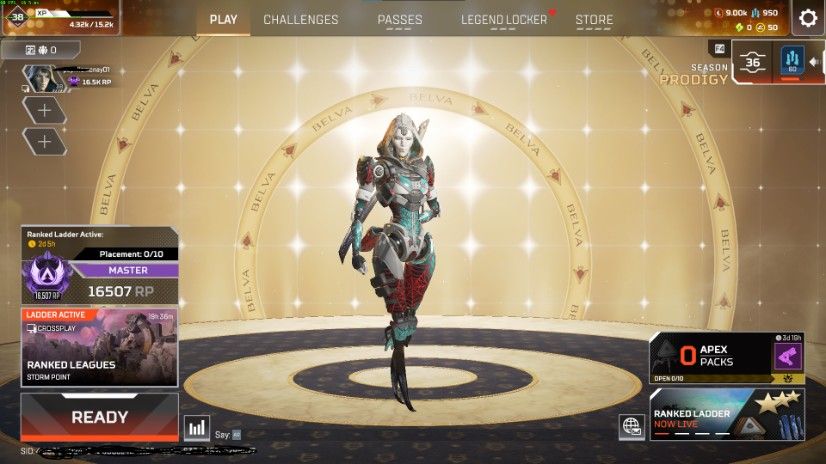Go to the Legend Locker tab

pyautogui.click(x=504, y=20)
